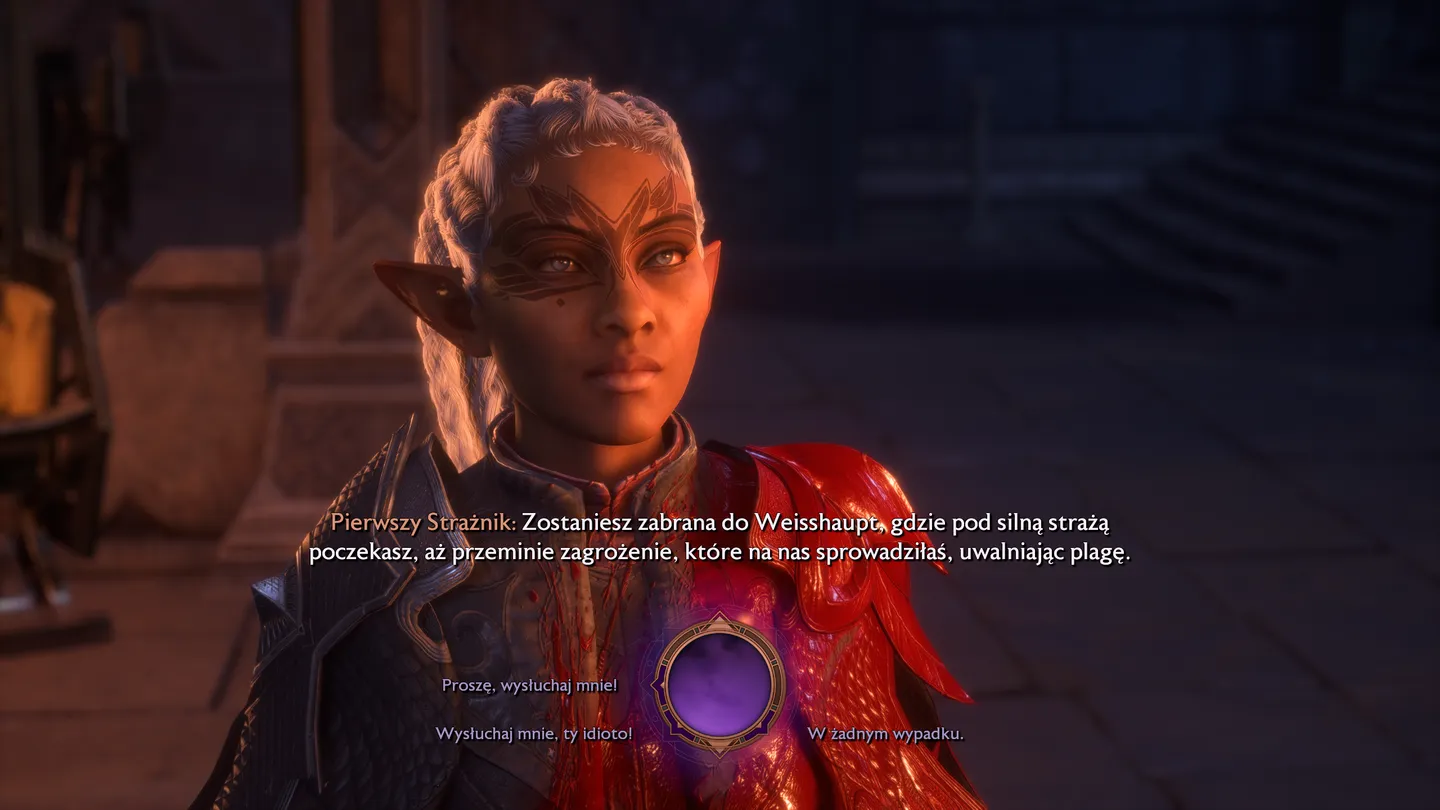
Task: Click the bottom diamond marker of the dialogue wheel
Action: click(x=719, y=750)
